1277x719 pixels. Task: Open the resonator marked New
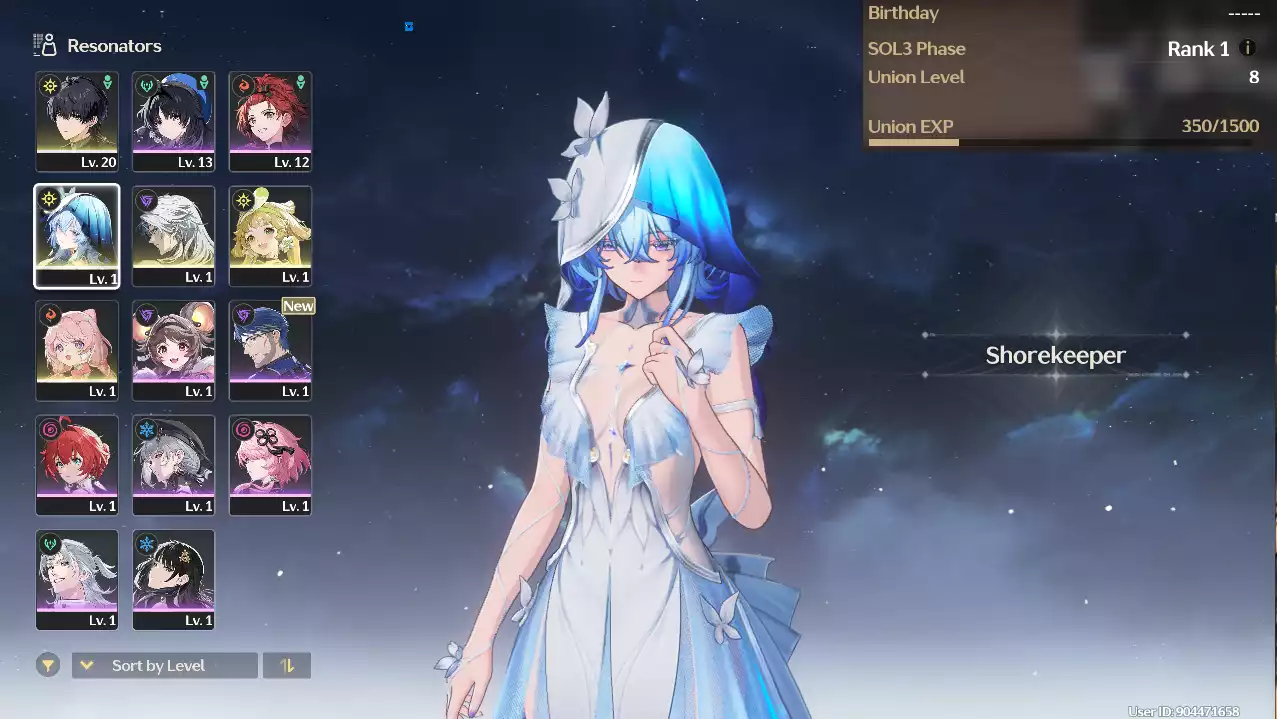point(270,350)
